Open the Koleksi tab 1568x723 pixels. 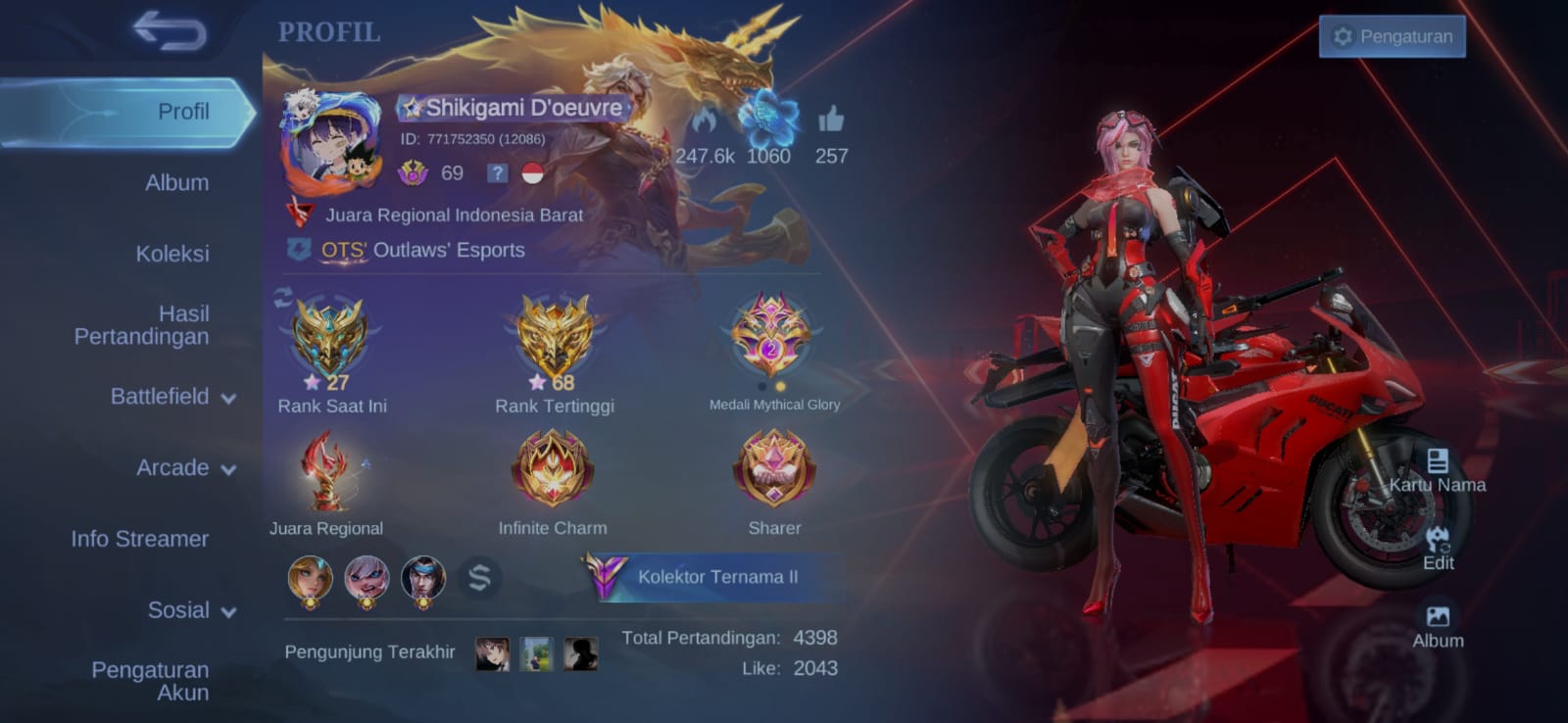point(172,254)
